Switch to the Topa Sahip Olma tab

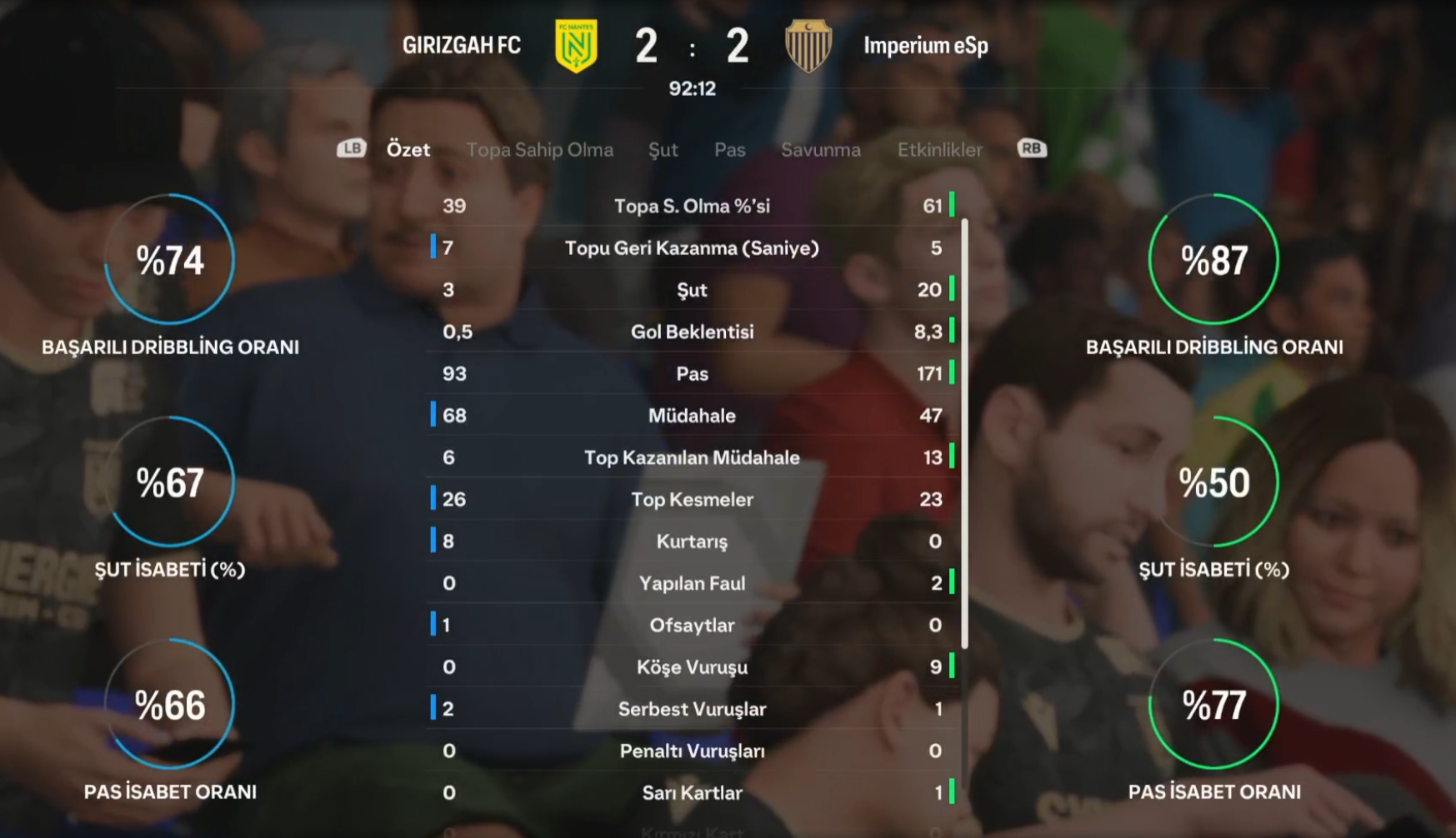(x=539, y=150)
